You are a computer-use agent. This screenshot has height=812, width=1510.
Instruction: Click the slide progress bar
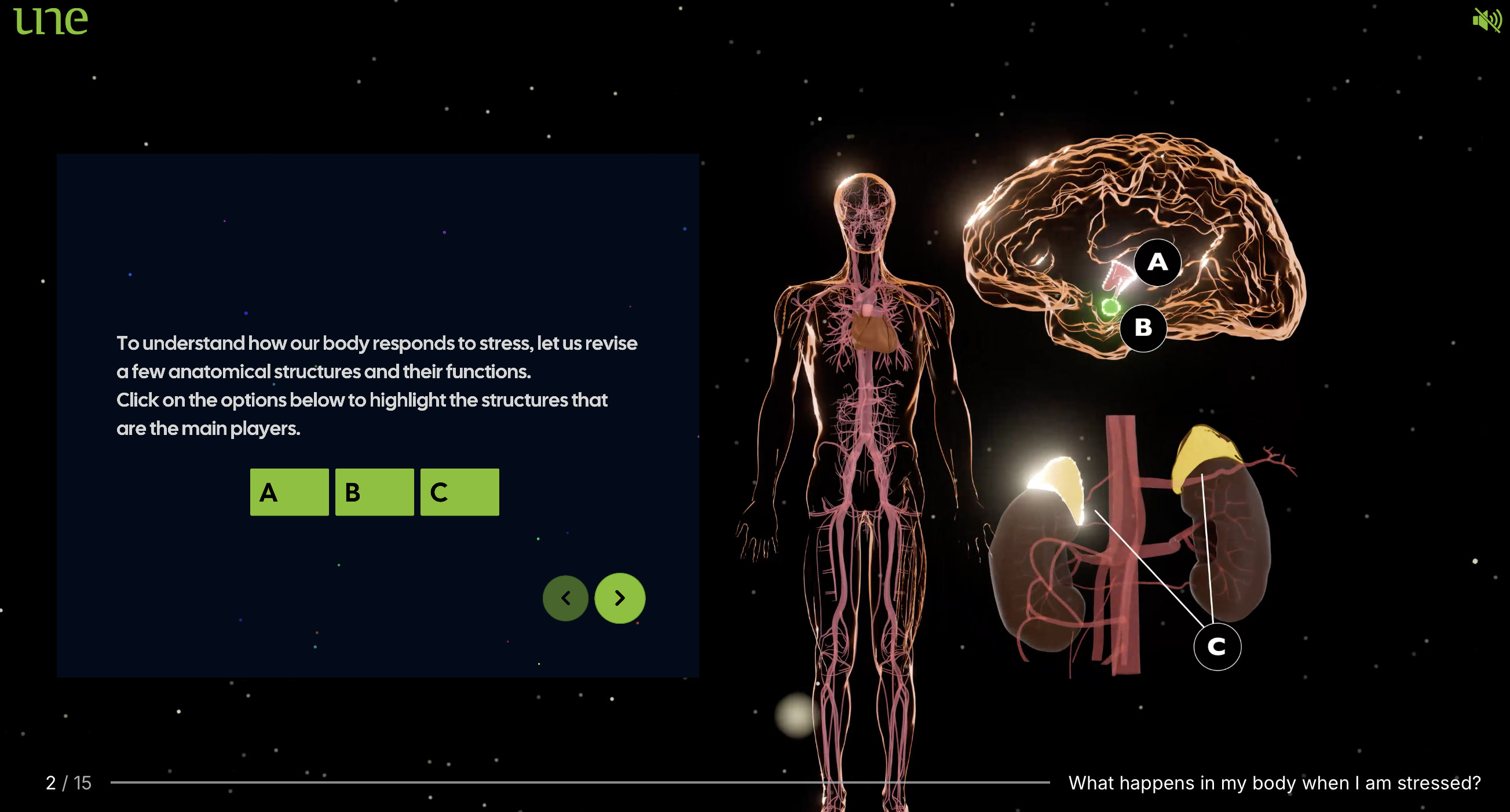pyautogui.click(x=579, y=782)
